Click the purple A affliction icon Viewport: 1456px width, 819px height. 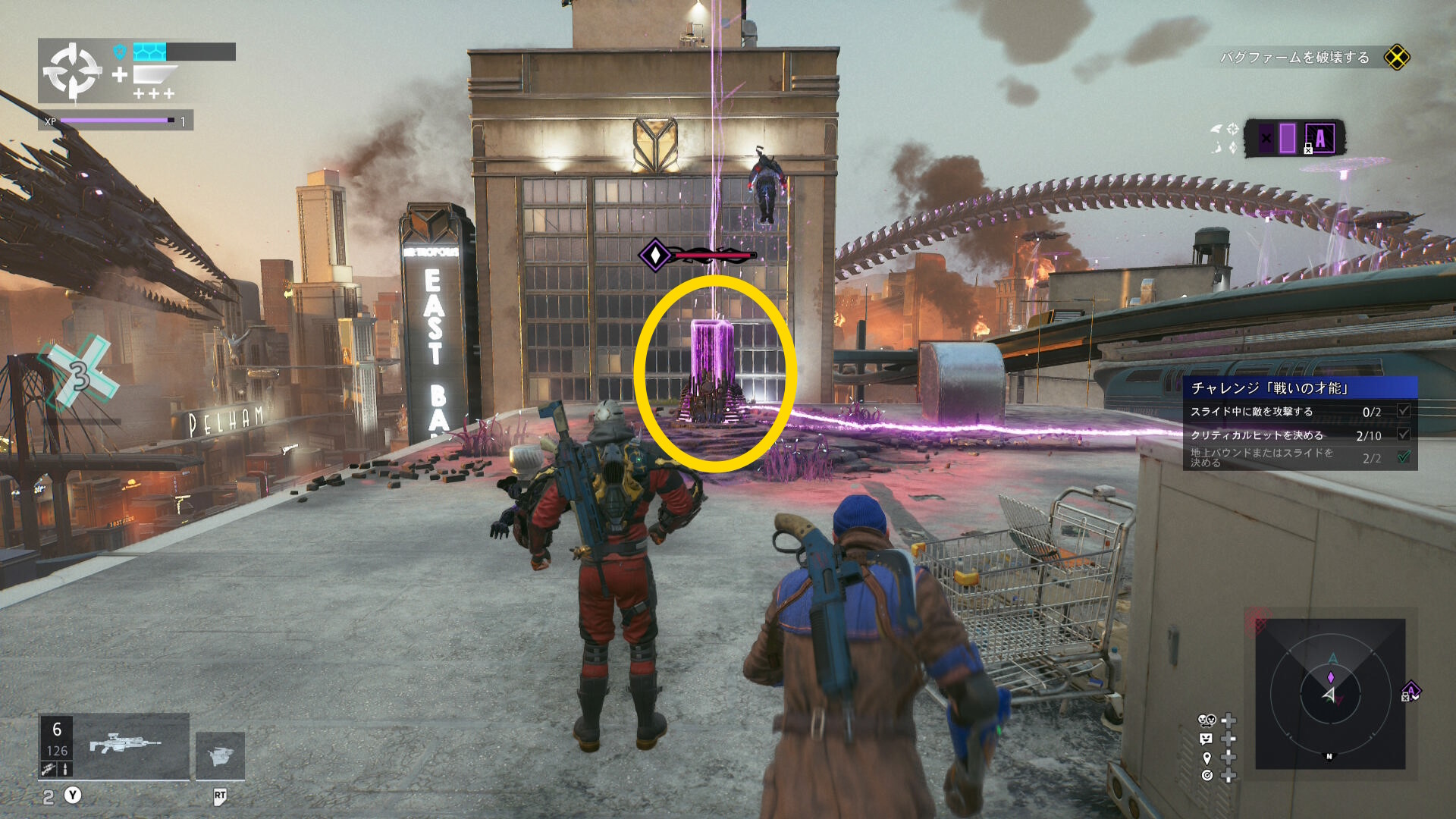click(x=1320, y=139)
